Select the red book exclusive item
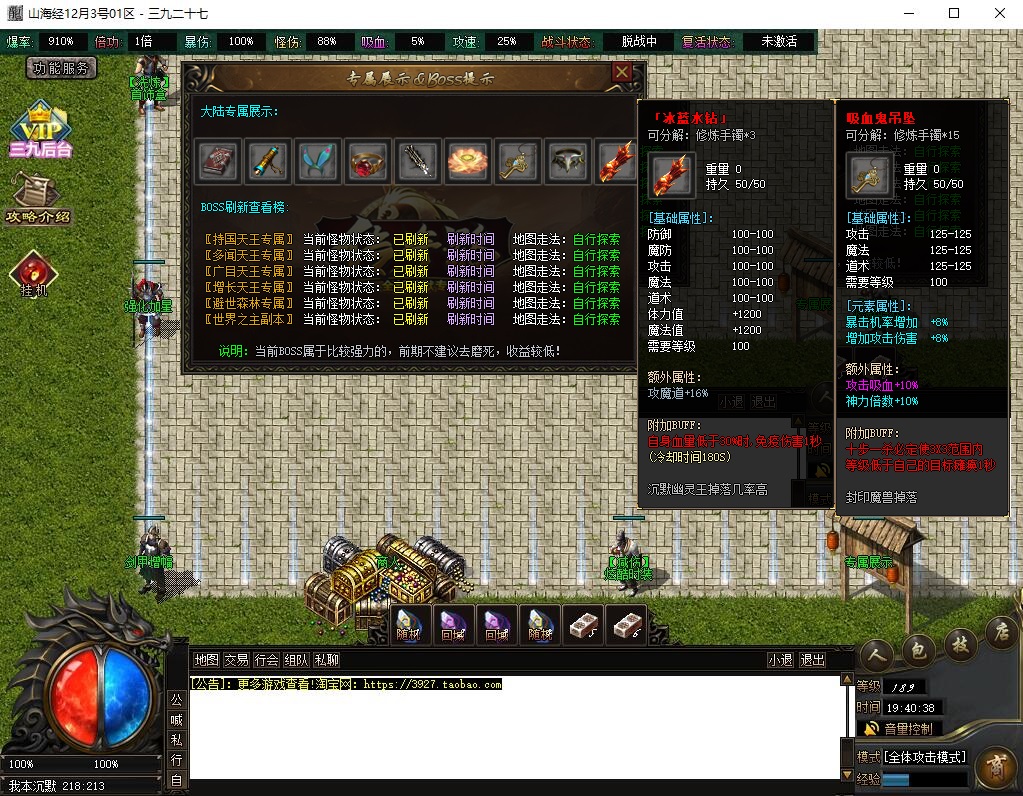Image resolution: width=1023 pixels, height=796 pixels. 218,161
